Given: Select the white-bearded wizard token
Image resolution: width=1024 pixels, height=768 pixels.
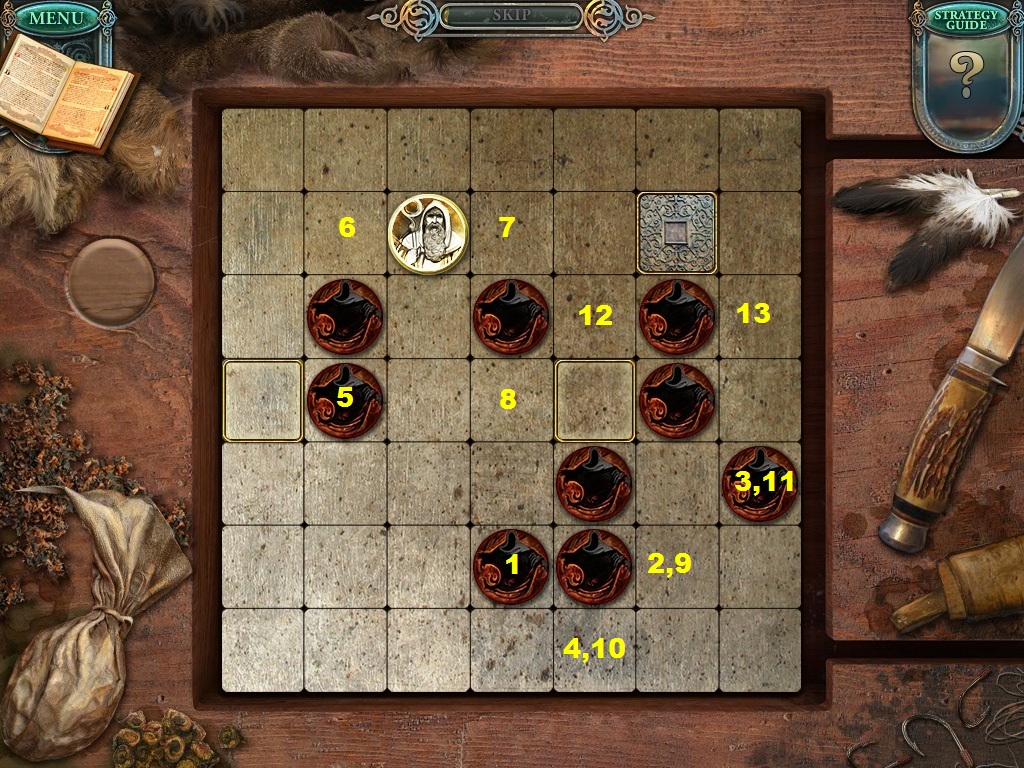Looking at the screenshot, I should [x=428, y=233].
